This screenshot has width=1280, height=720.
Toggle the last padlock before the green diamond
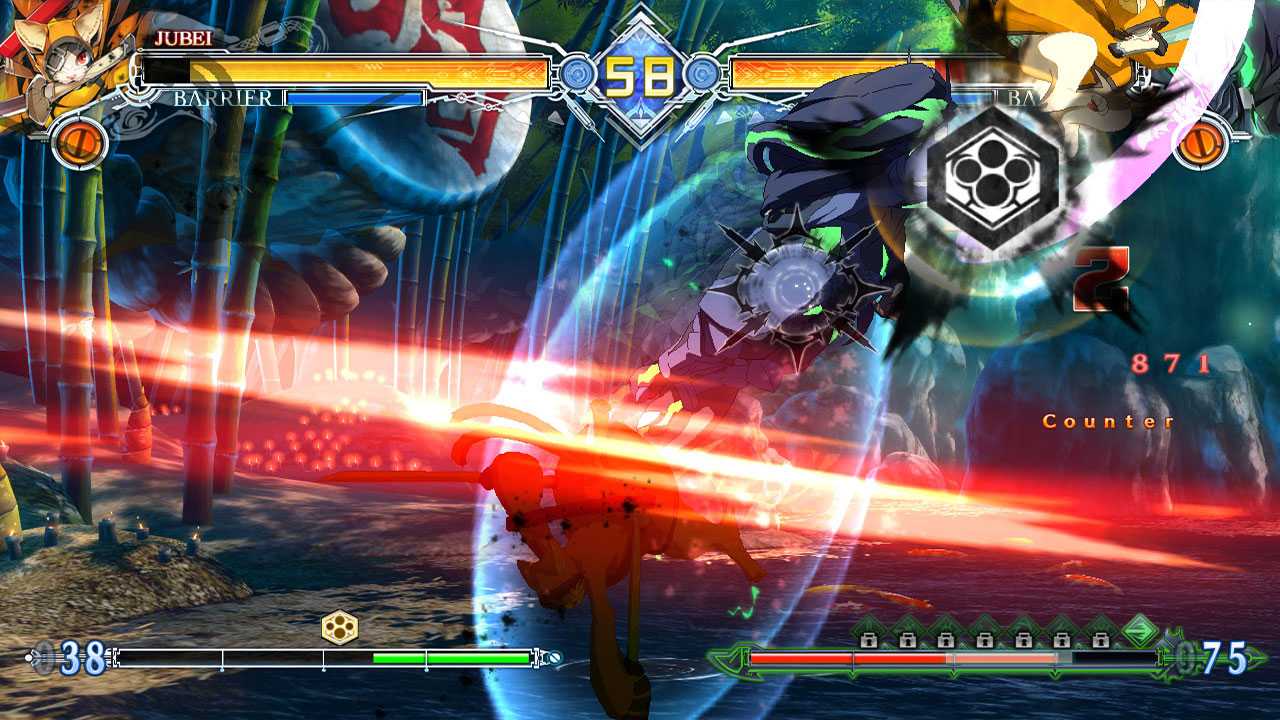pos(1101,640)
